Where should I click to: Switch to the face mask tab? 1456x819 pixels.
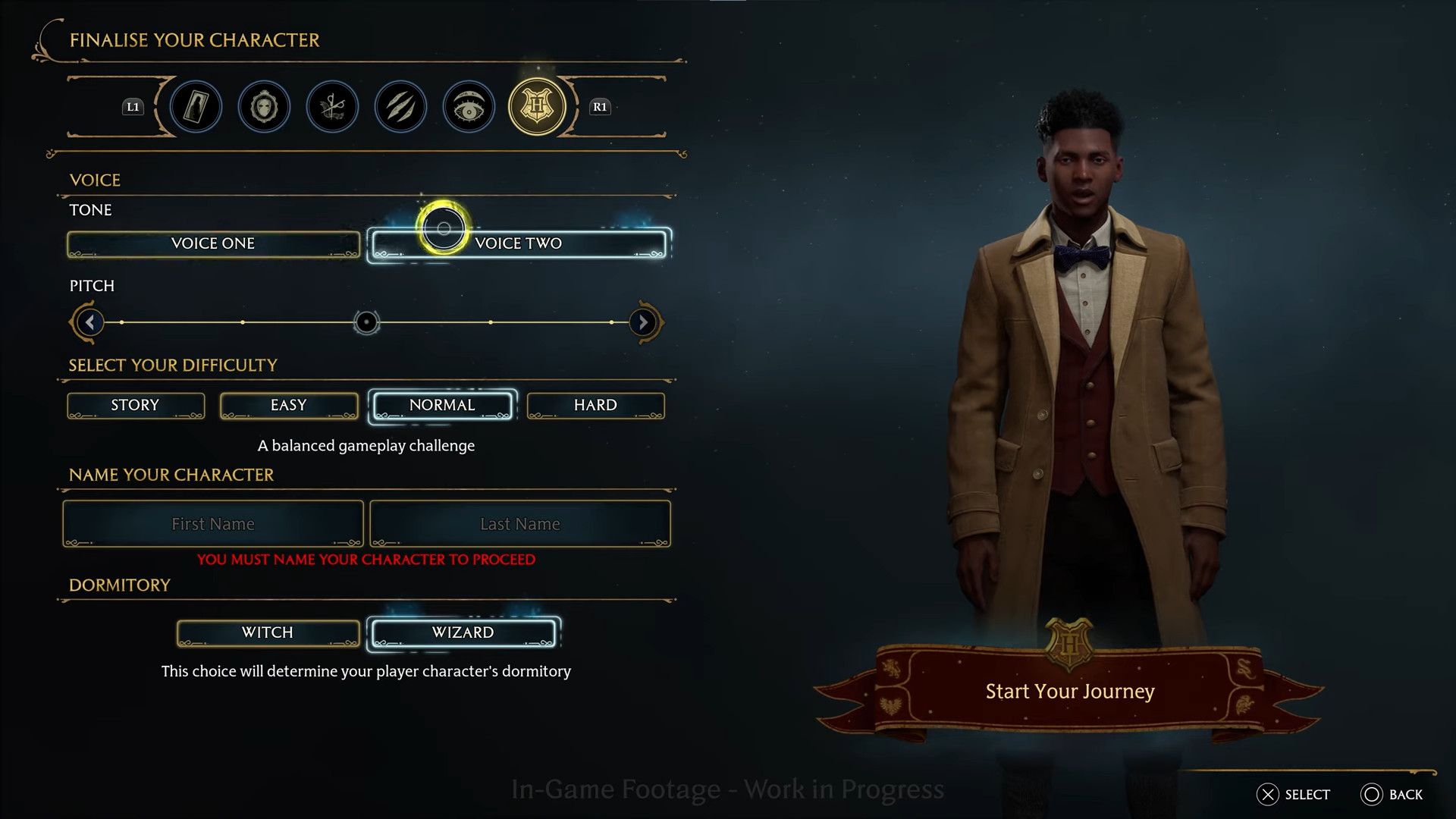[264, 107]
